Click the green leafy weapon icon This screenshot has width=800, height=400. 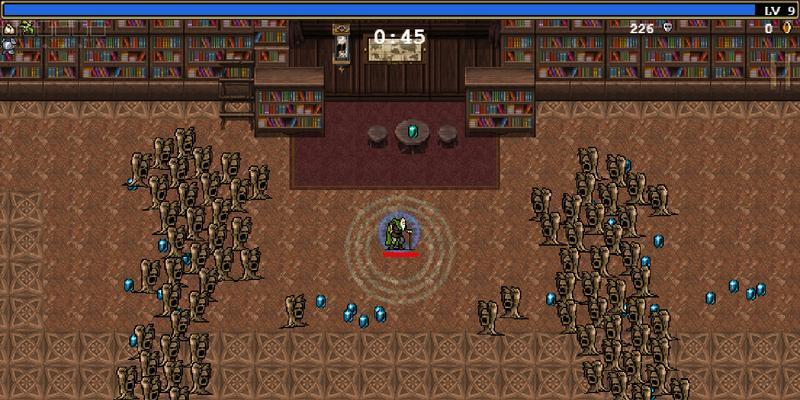coord(25,29)
